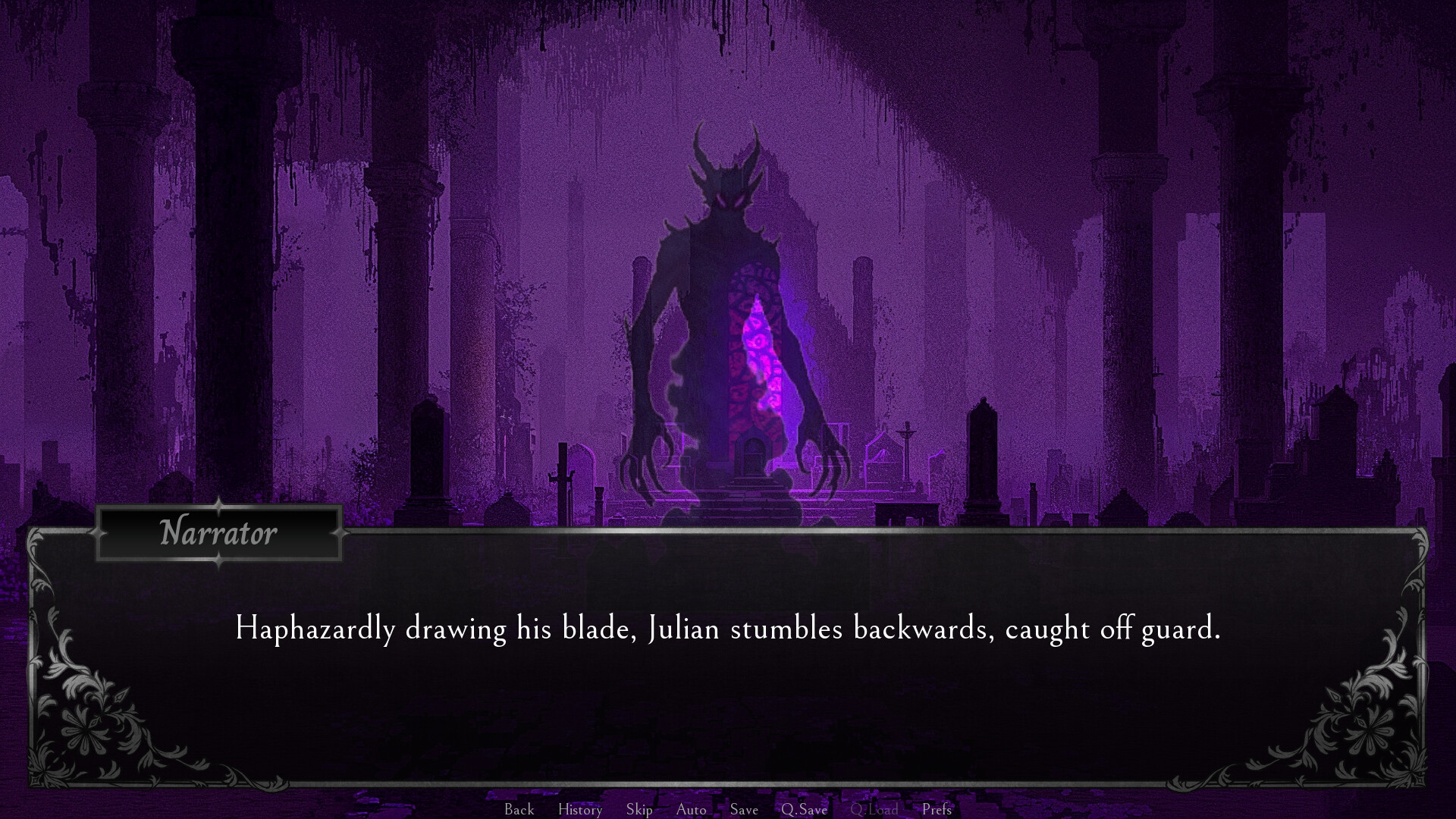
Task: Click the word Julian in the narration
Action: tap(686, 629)
